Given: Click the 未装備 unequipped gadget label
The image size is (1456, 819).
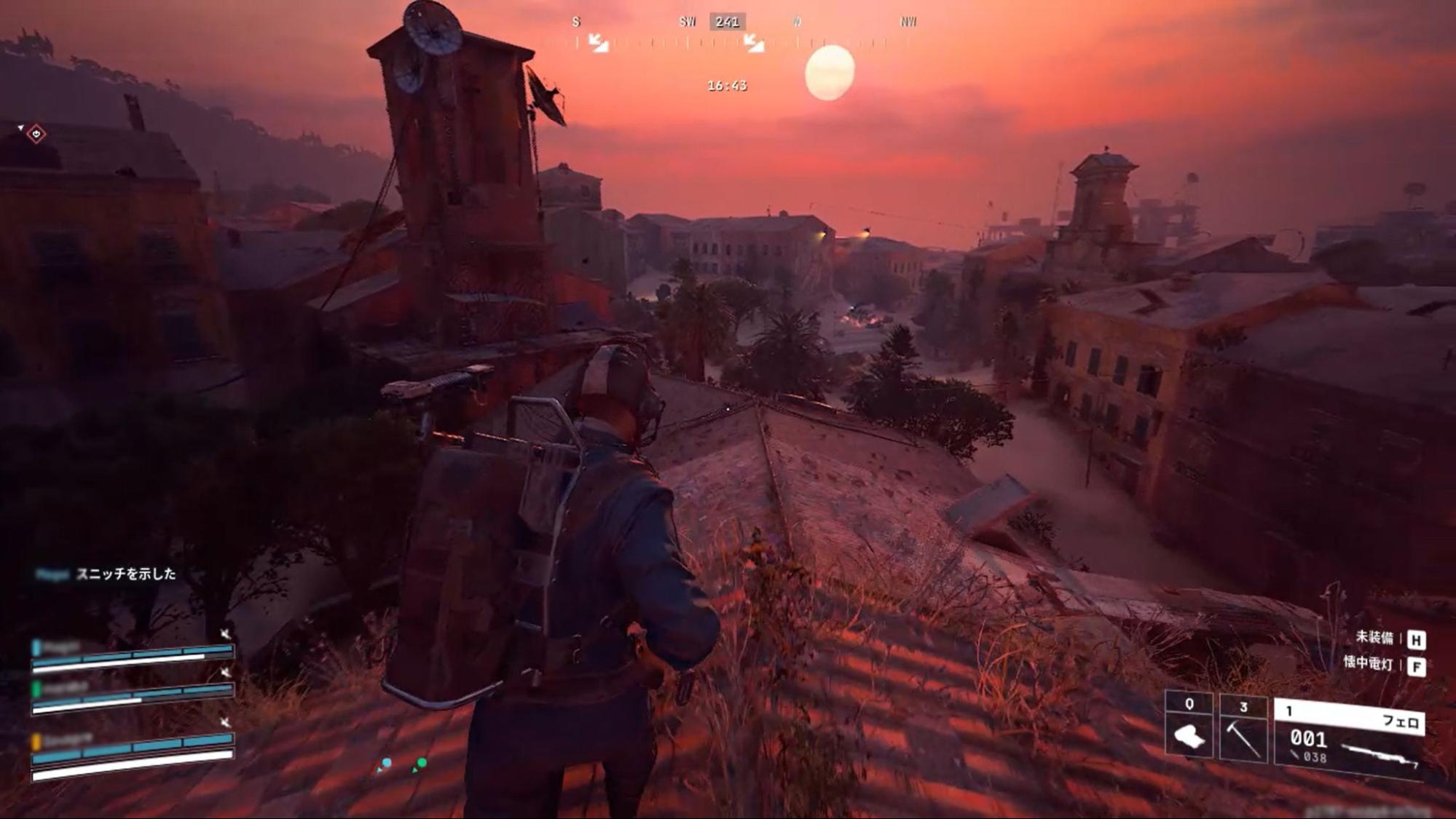Looking at the screenshot, I should click(1374, 638).
